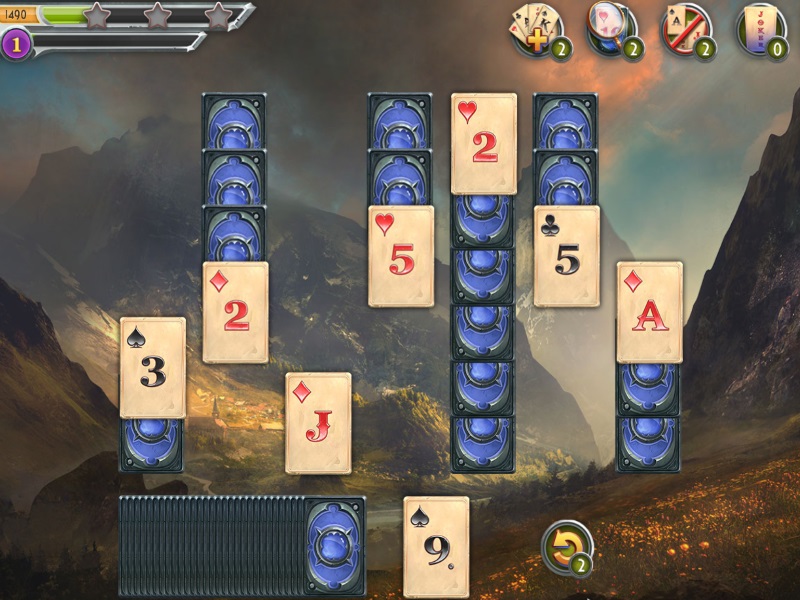800x600 pixels.
Task: Select the Ace of diamonds card
Action: point(649,312)
